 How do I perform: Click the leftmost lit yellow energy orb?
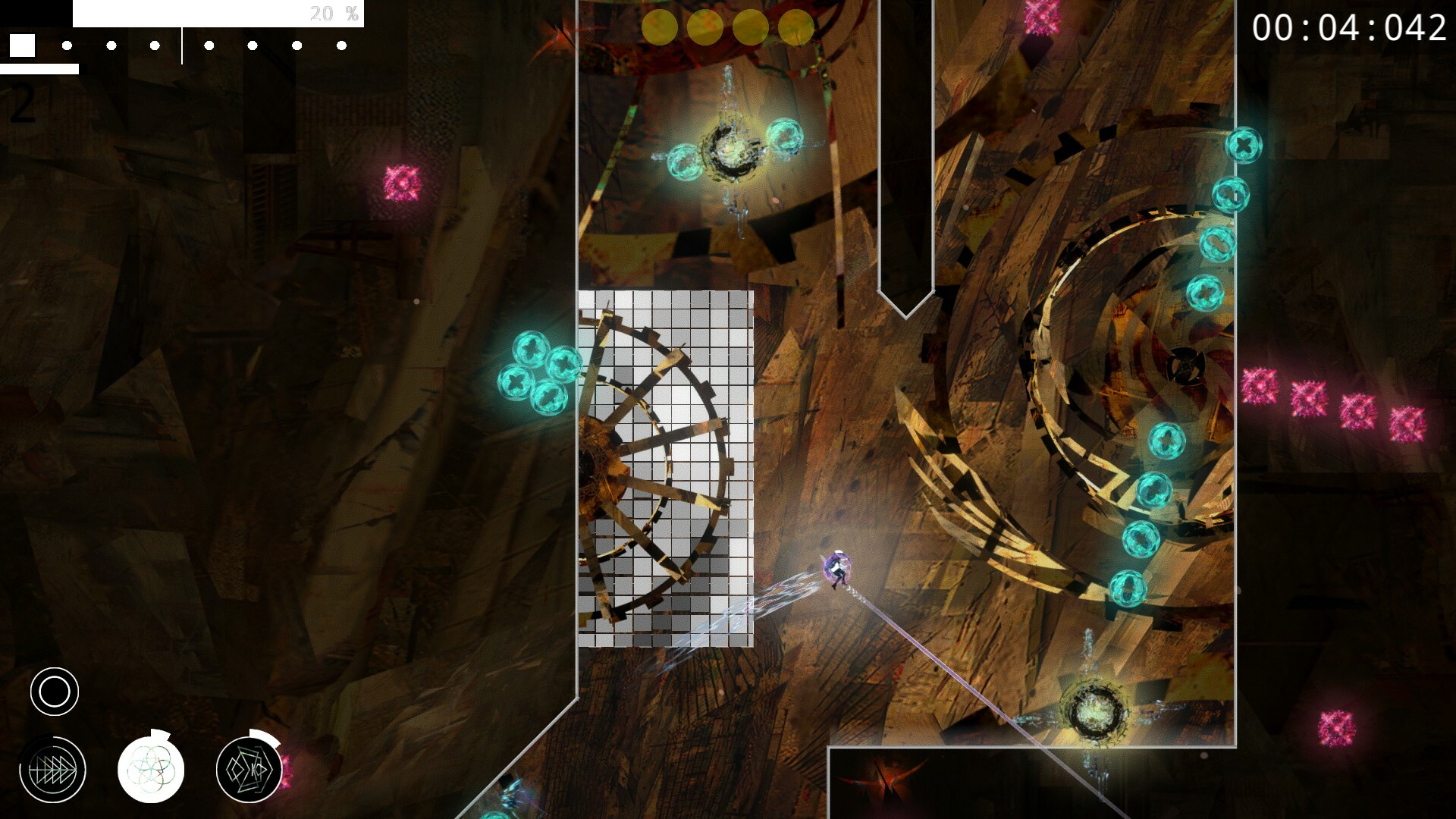click(x=661, y=27)
